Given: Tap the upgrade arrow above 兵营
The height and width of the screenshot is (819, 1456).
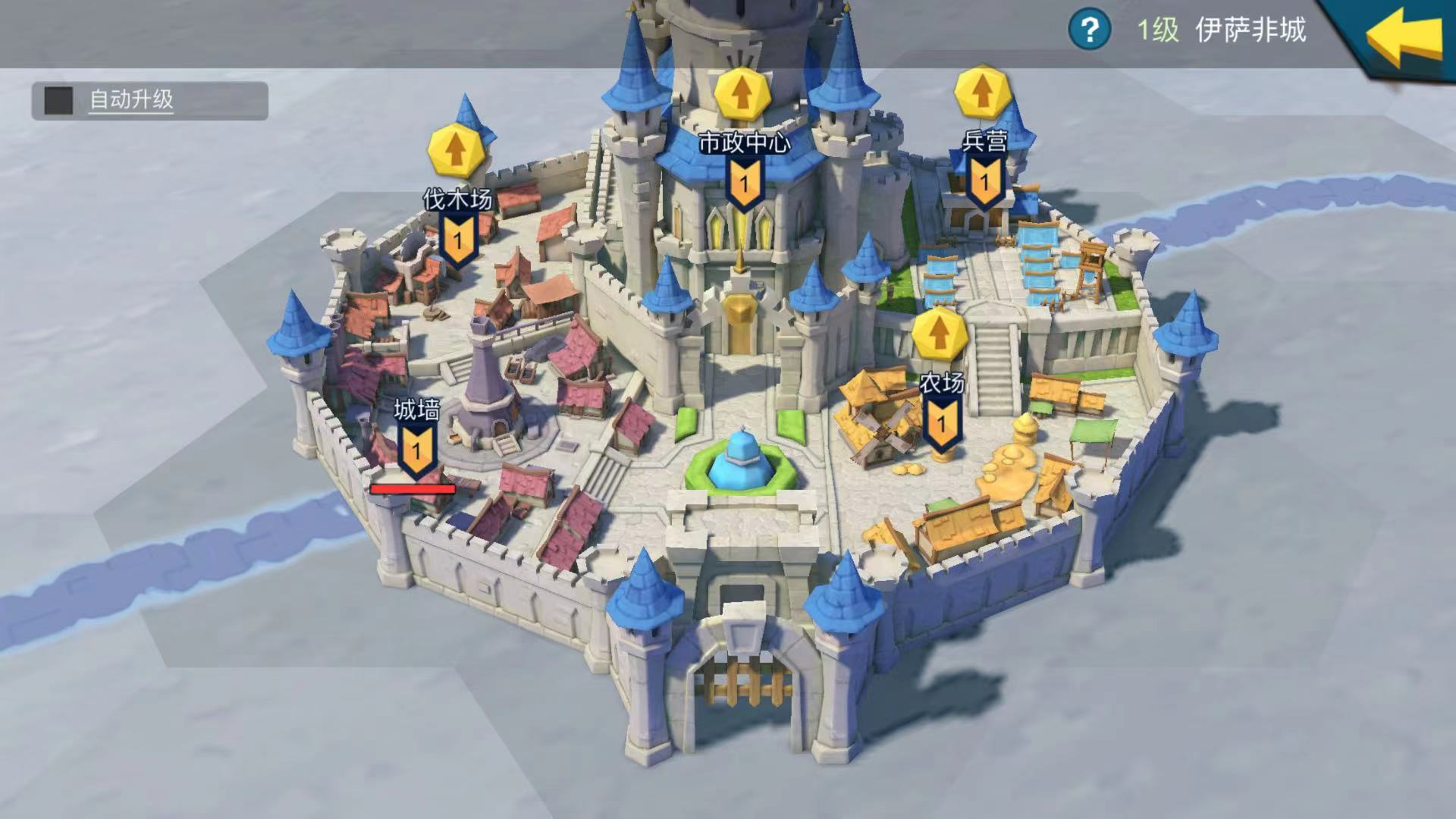Looking at the screenshot, I should tap(982, 92).
